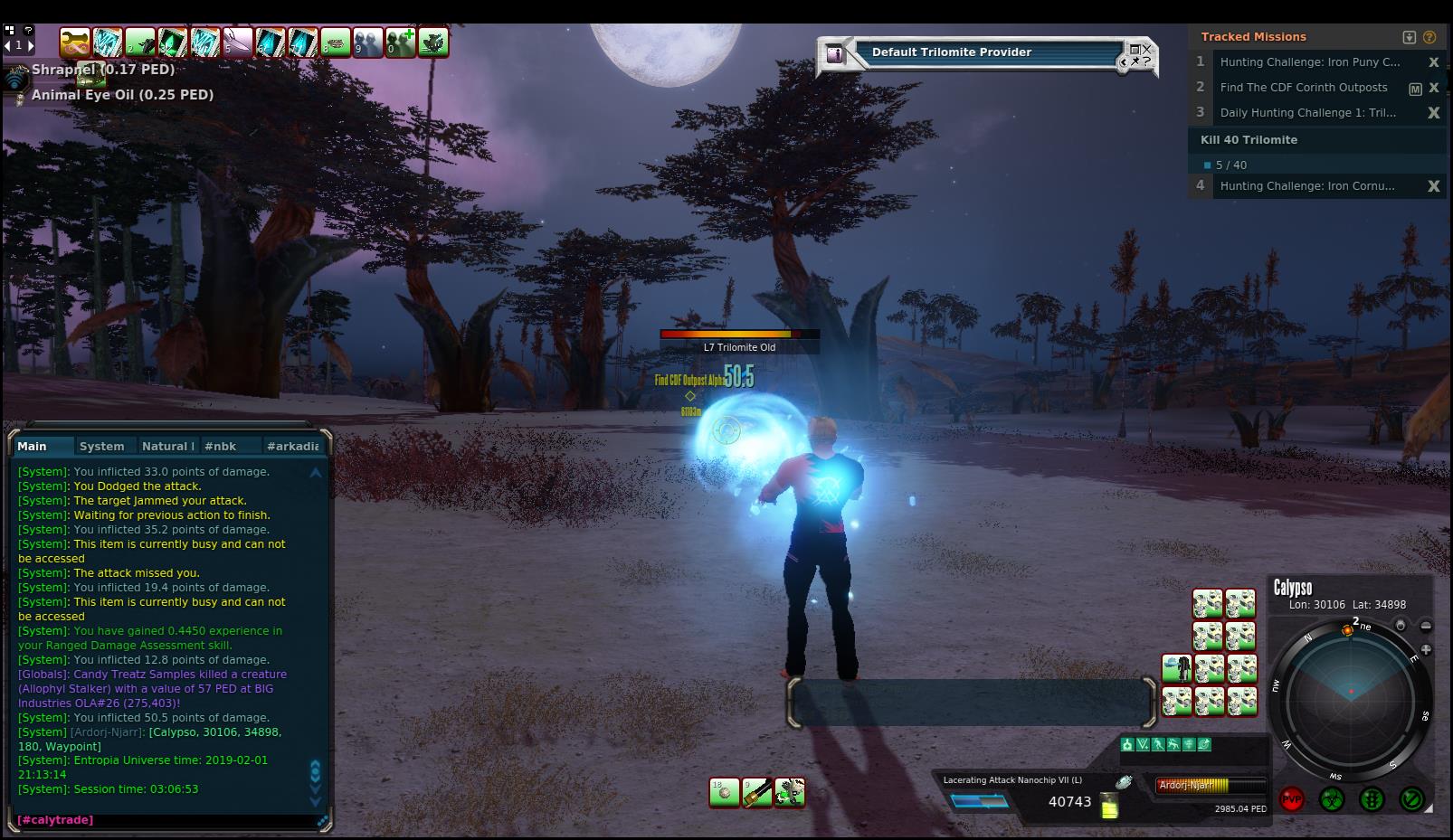Use the add-friend hotbar slot 0
The width and height of the screenshot is (1453, 840).
[401, 42]
